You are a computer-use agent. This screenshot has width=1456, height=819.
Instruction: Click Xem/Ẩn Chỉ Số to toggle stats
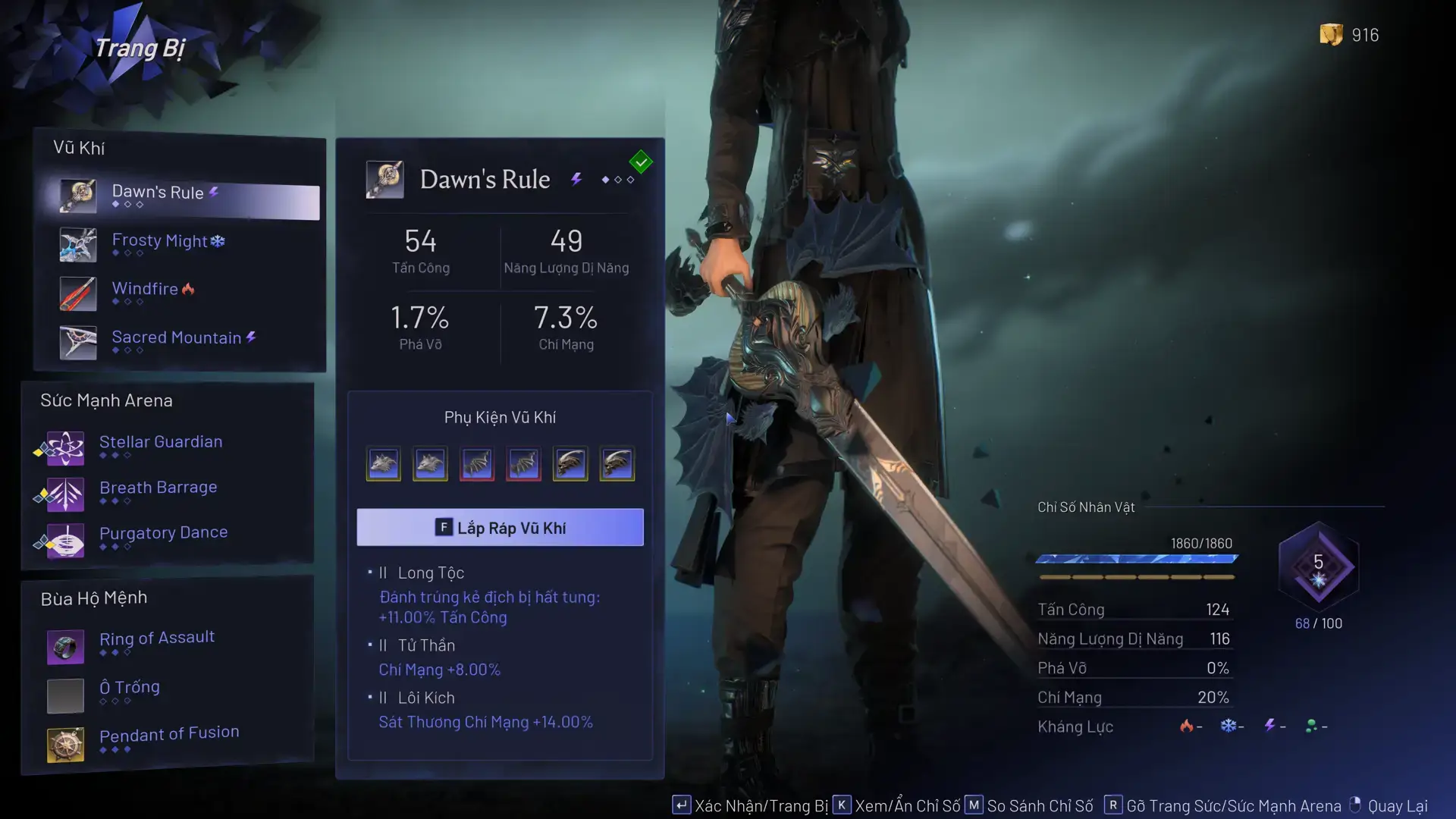coord(897,805)
